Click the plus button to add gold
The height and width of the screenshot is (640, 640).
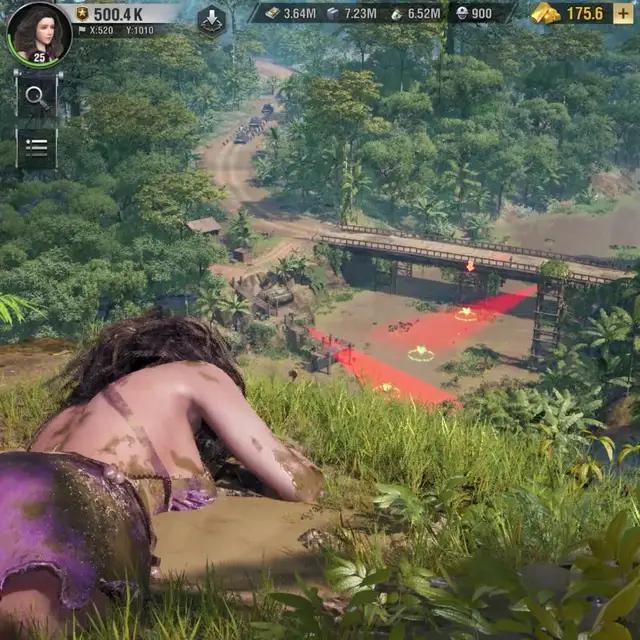click(624, 13)
